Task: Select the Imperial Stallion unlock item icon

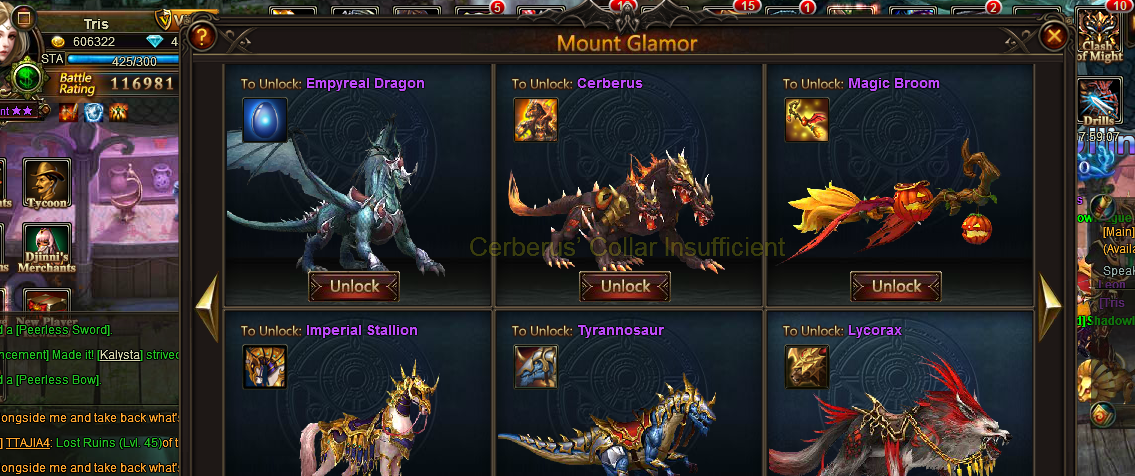Action: [265, 366]
